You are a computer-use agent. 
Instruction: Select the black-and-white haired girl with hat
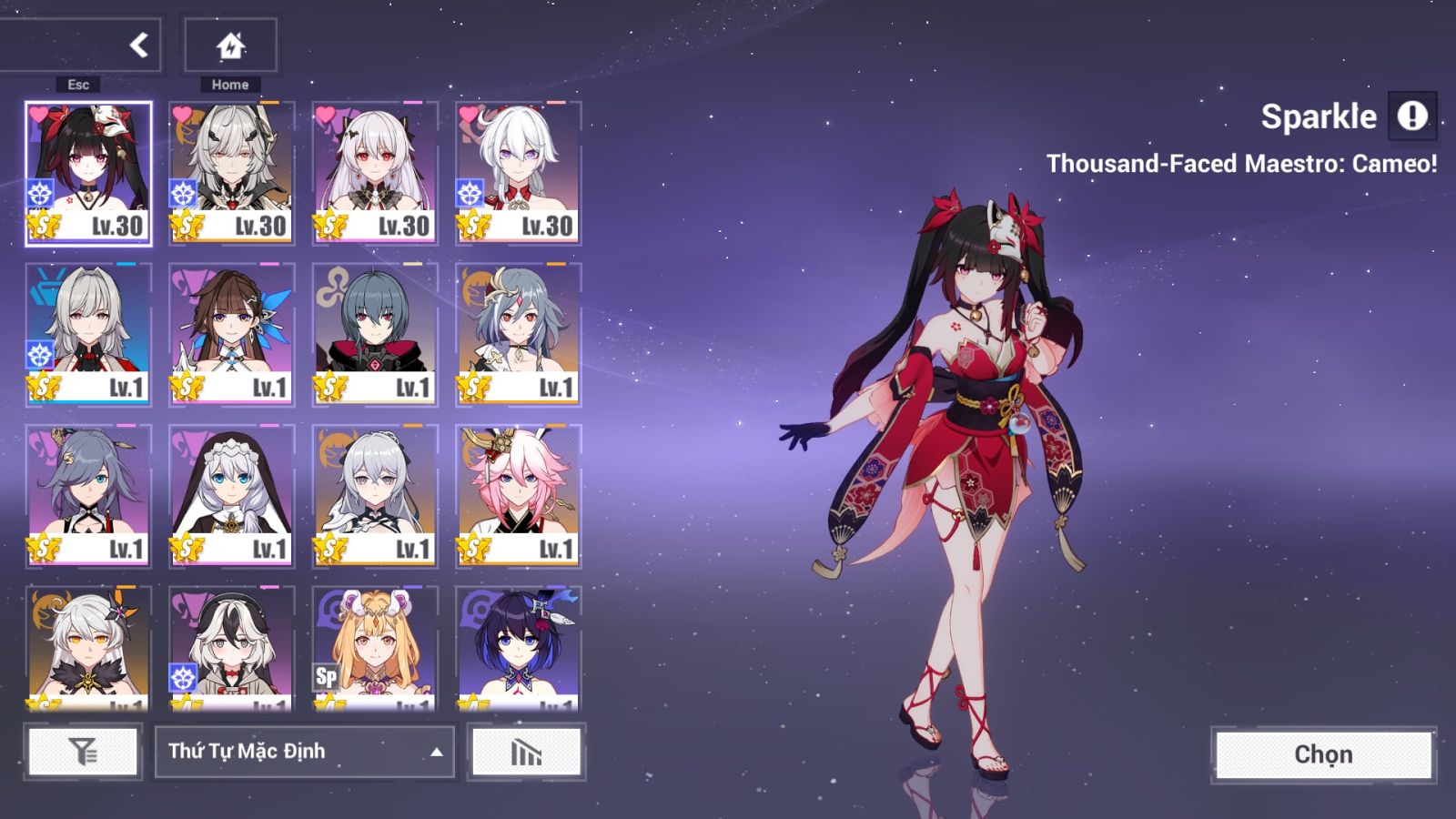pyautogui.click(x=231, y=648)
